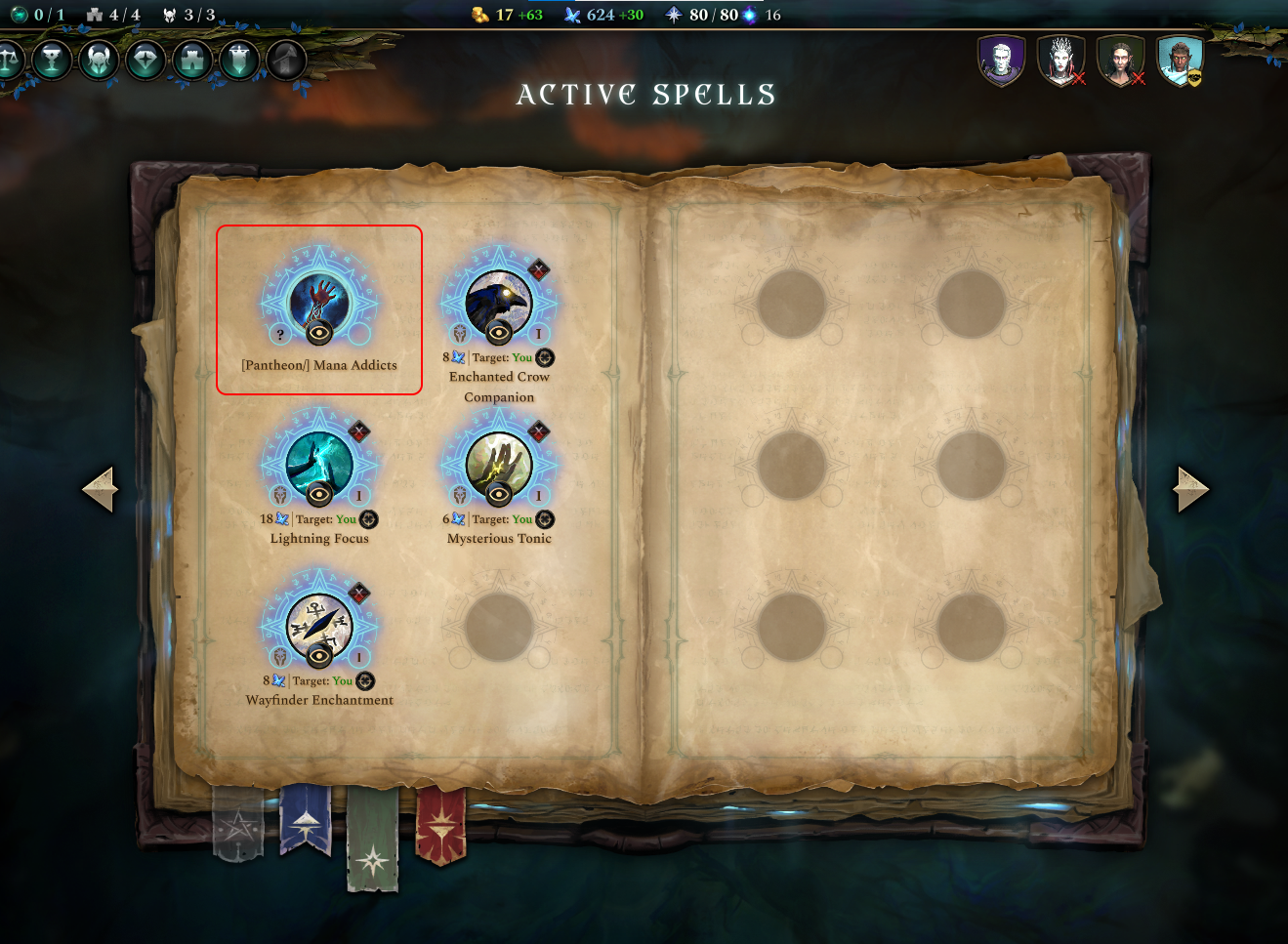Select the rightmost party member portrait
Image resolution: width=1288 pixels, height=944 pixels.
(1181, 59)
